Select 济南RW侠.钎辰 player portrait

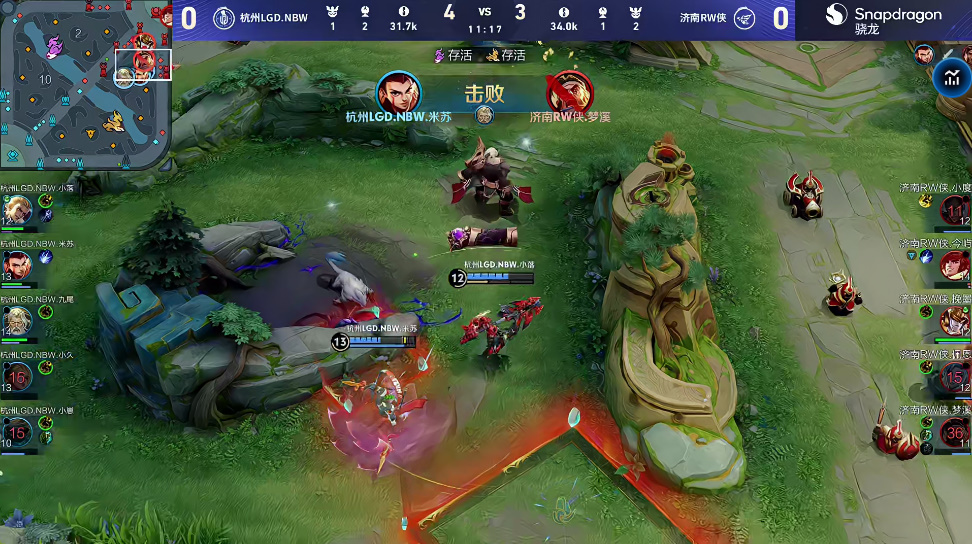click(x=955, y=377)
